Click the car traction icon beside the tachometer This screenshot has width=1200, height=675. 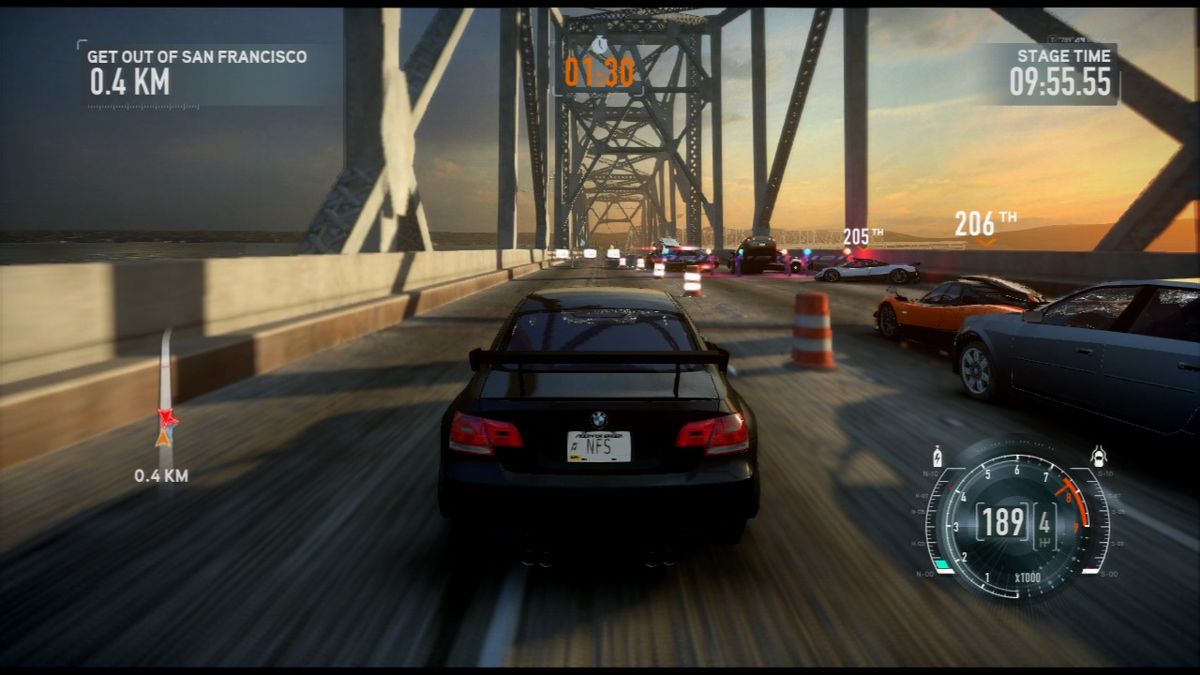[x=1099, y=455]
